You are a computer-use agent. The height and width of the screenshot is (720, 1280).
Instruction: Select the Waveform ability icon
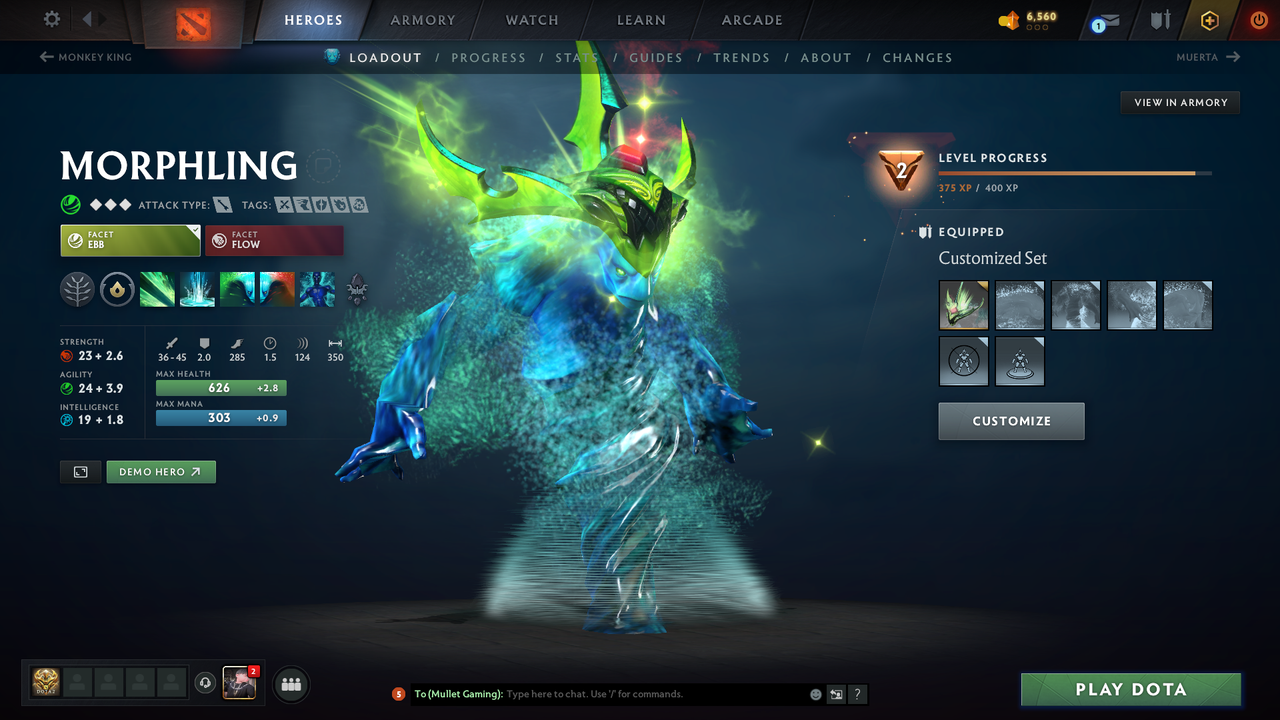click(x=157, y=291)
